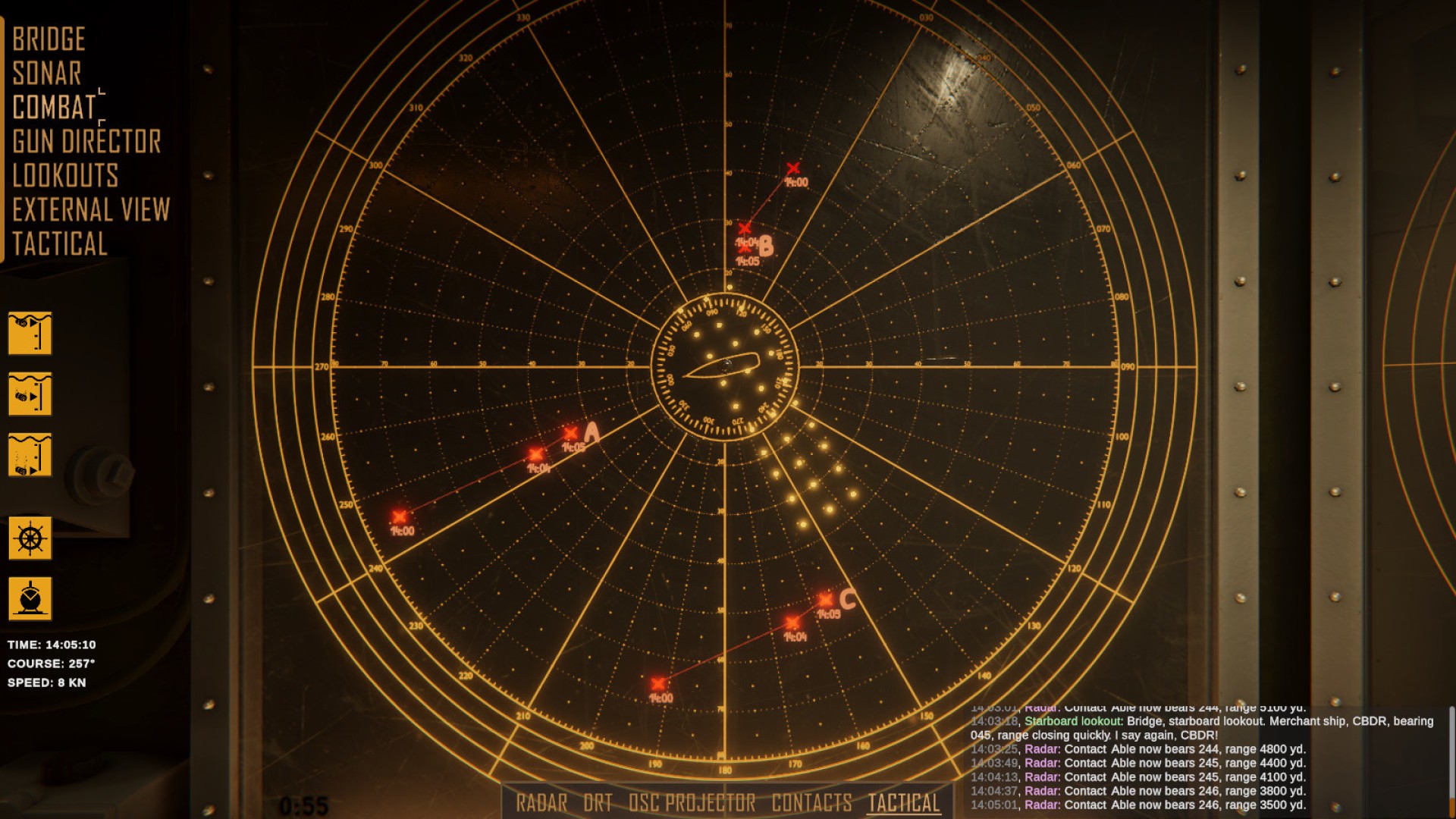Show the OSC Projector tab
Screen dimensions: 1456x819
click(x=692, y=803)
